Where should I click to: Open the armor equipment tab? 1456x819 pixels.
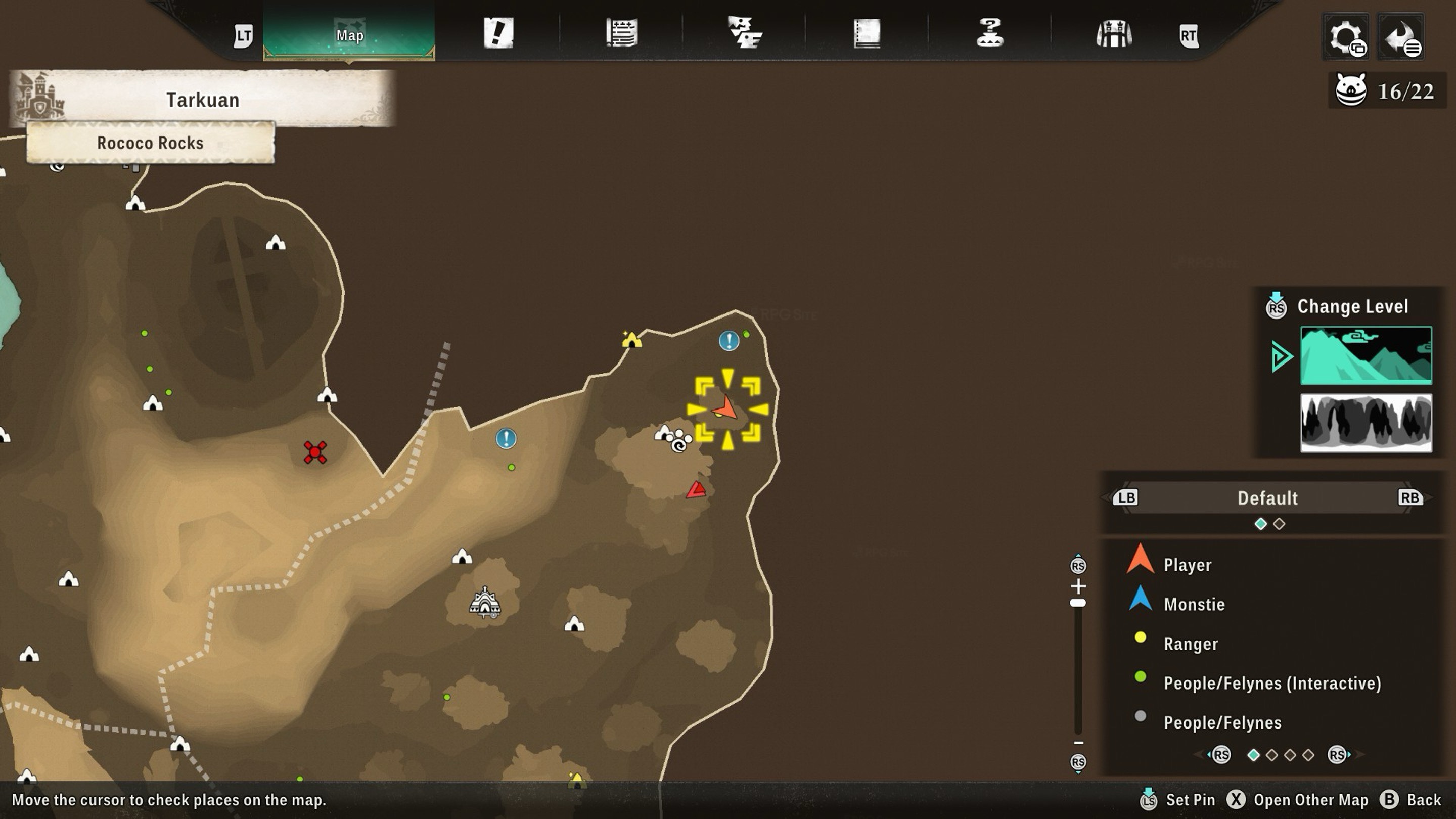coord(1113,34)
